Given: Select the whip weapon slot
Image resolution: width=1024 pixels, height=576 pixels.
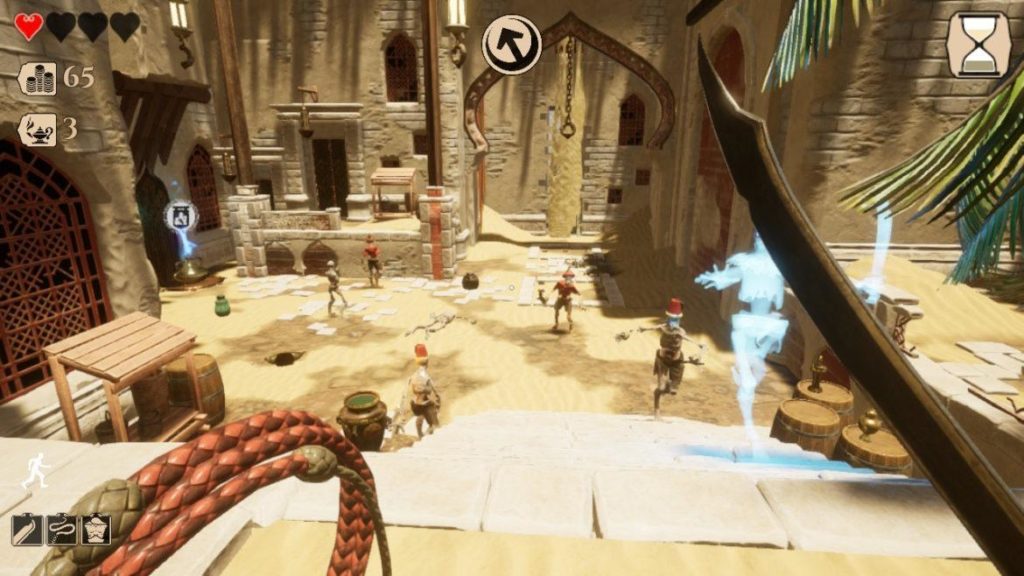Looking at the screenshot, I should coord(61,529).
